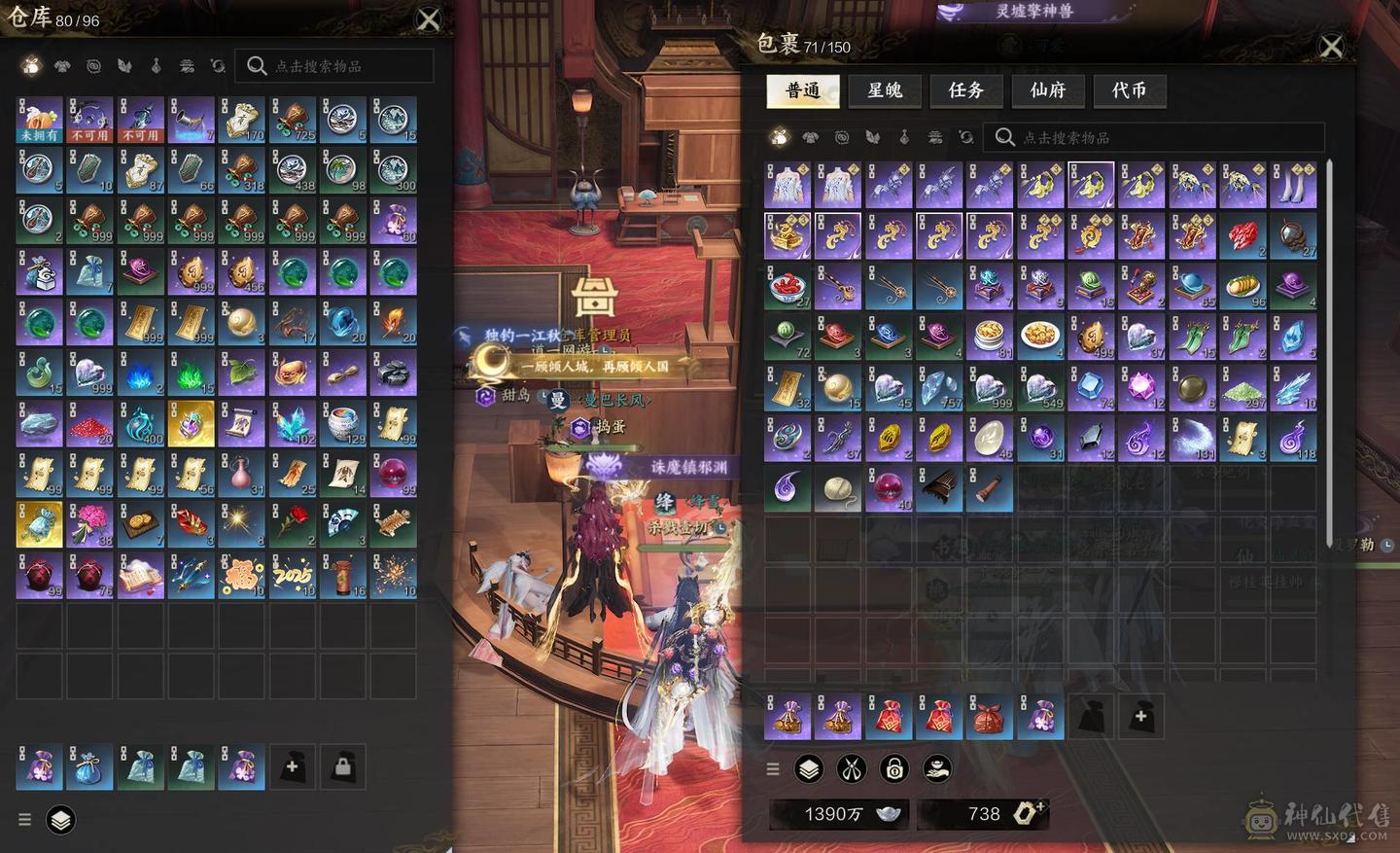Sort warehouse with the stack icon button

(60, 820)
